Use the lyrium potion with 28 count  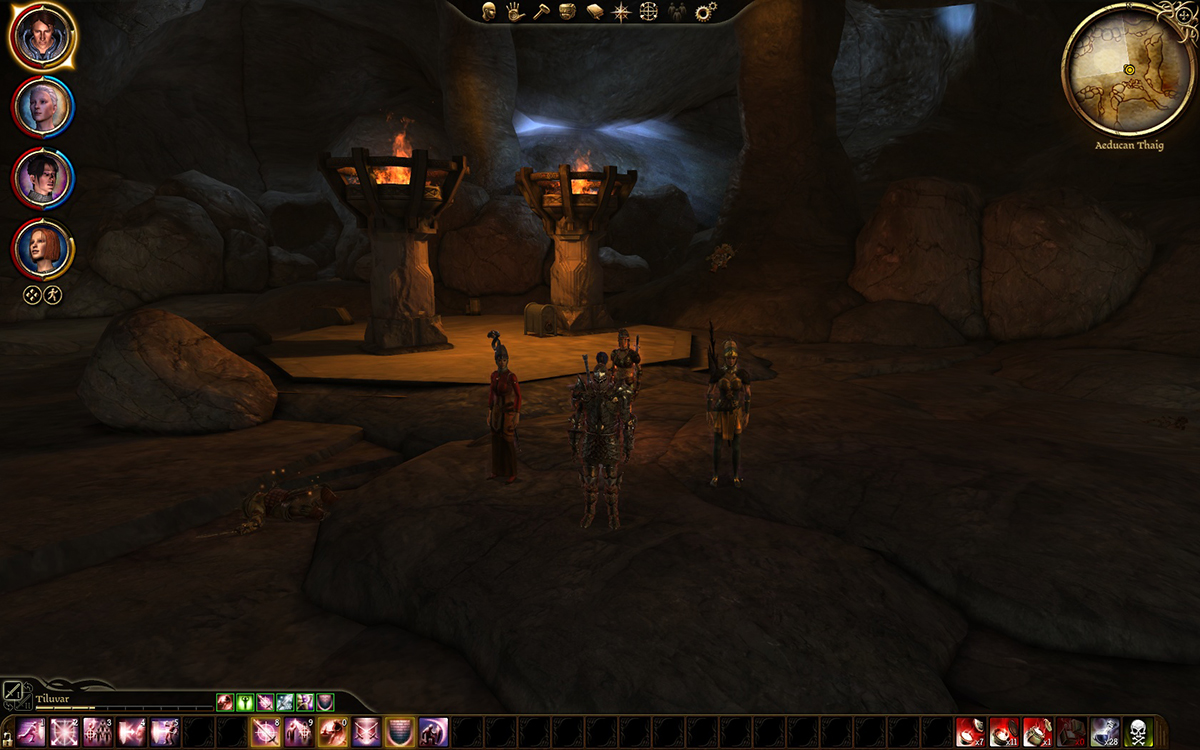1103,732
